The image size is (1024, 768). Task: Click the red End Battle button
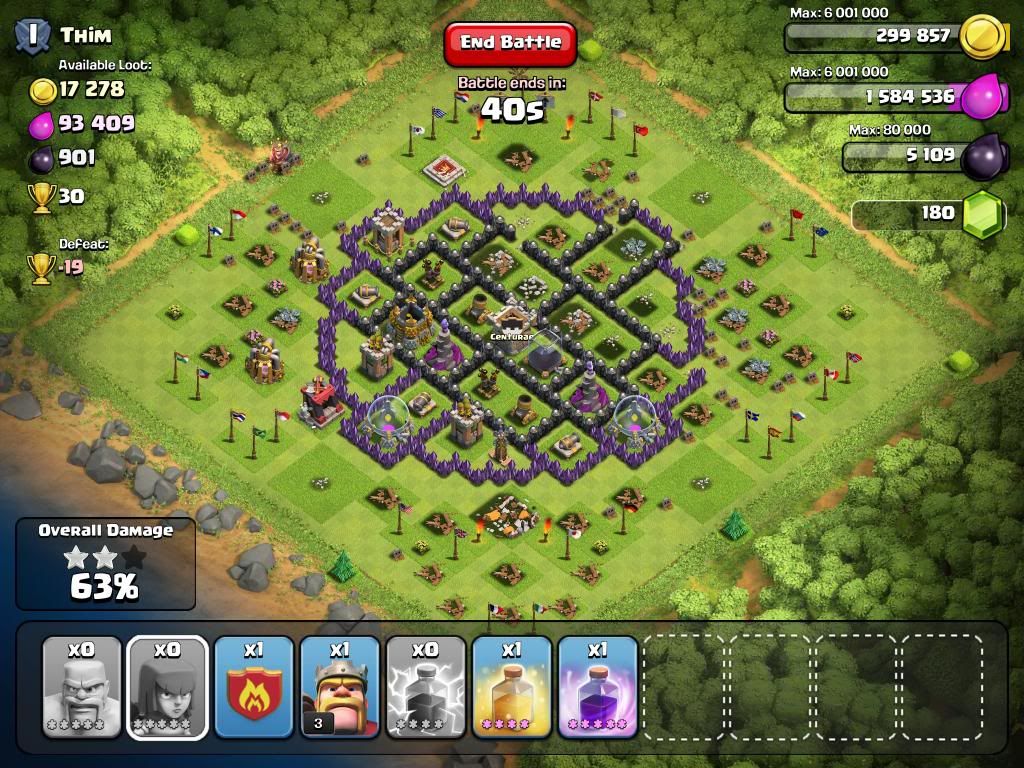[511, 43]
